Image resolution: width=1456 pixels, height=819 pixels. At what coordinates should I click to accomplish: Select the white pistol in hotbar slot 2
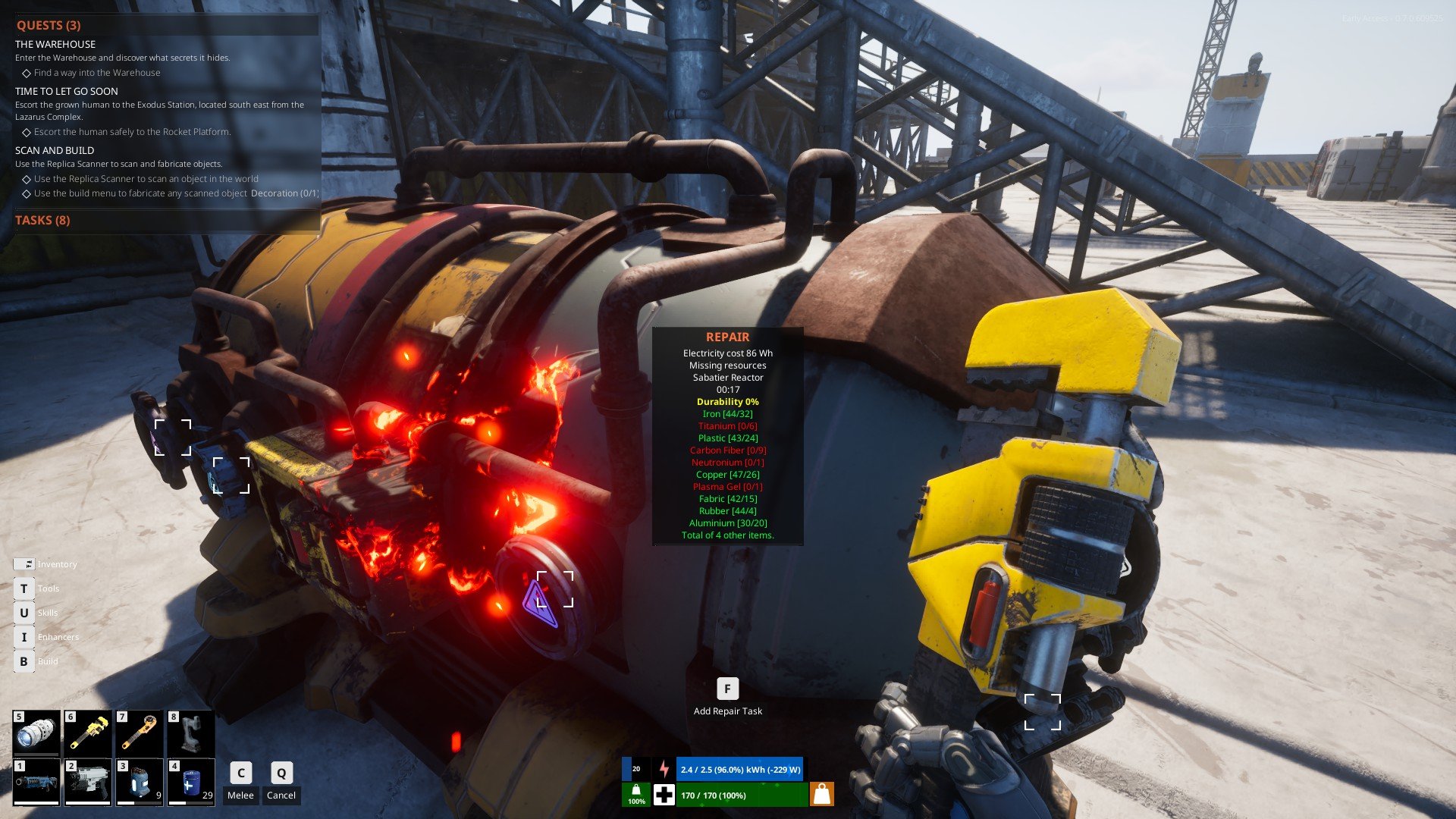[88, 782]
